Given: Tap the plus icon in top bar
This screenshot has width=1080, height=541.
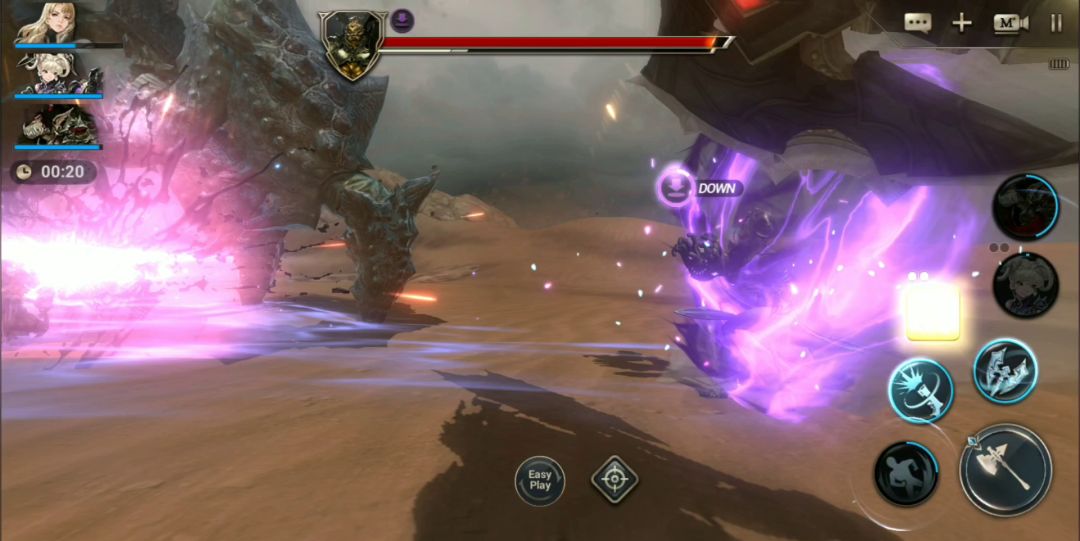Looking at the screenshot, I should [x=961, y=23].
